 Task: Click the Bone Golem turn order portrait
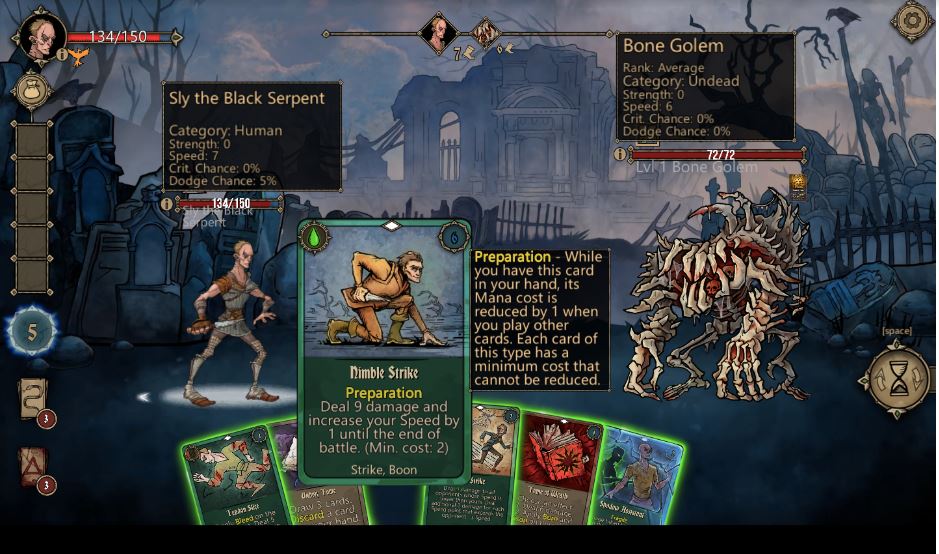486,33
